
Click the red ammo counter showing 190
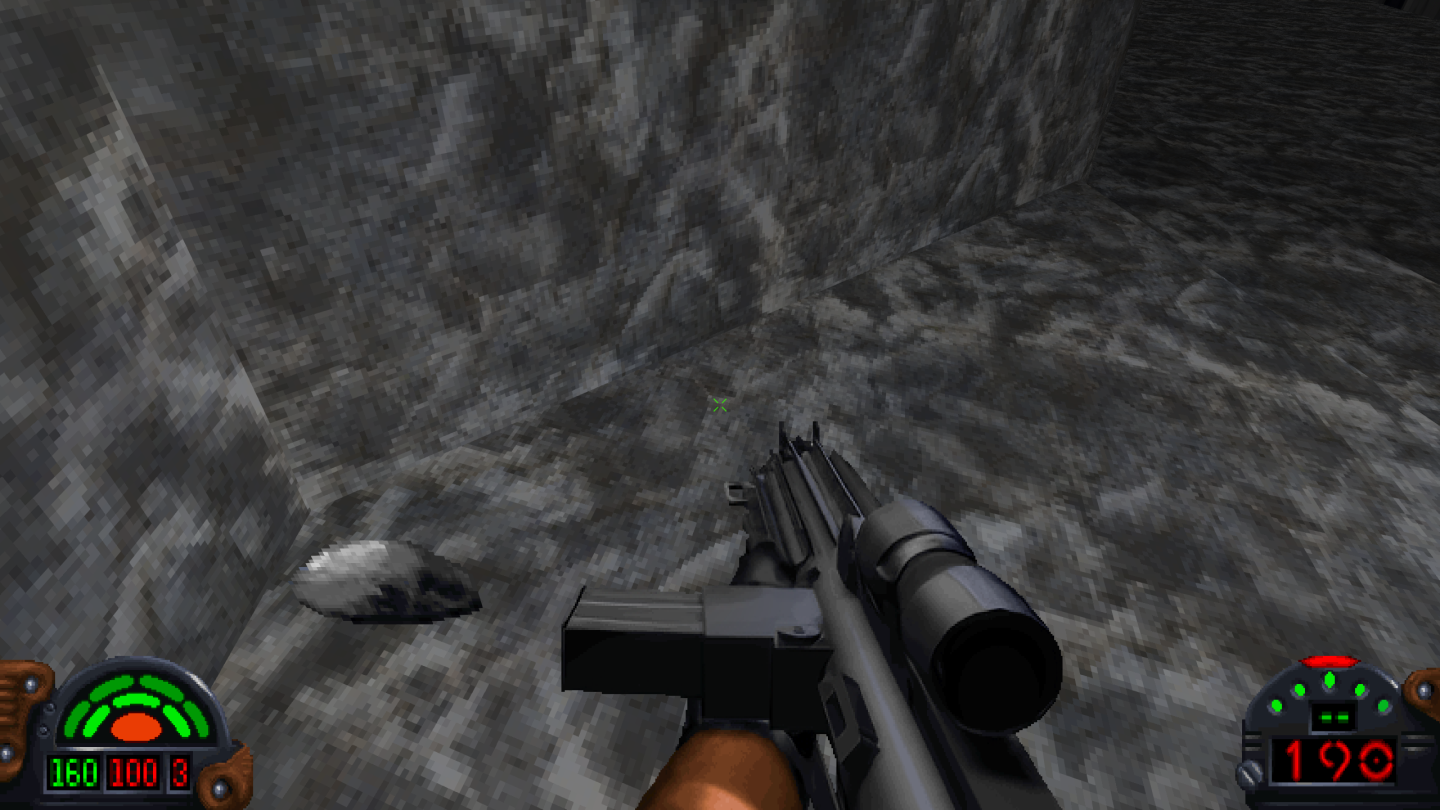(1333, 760)
